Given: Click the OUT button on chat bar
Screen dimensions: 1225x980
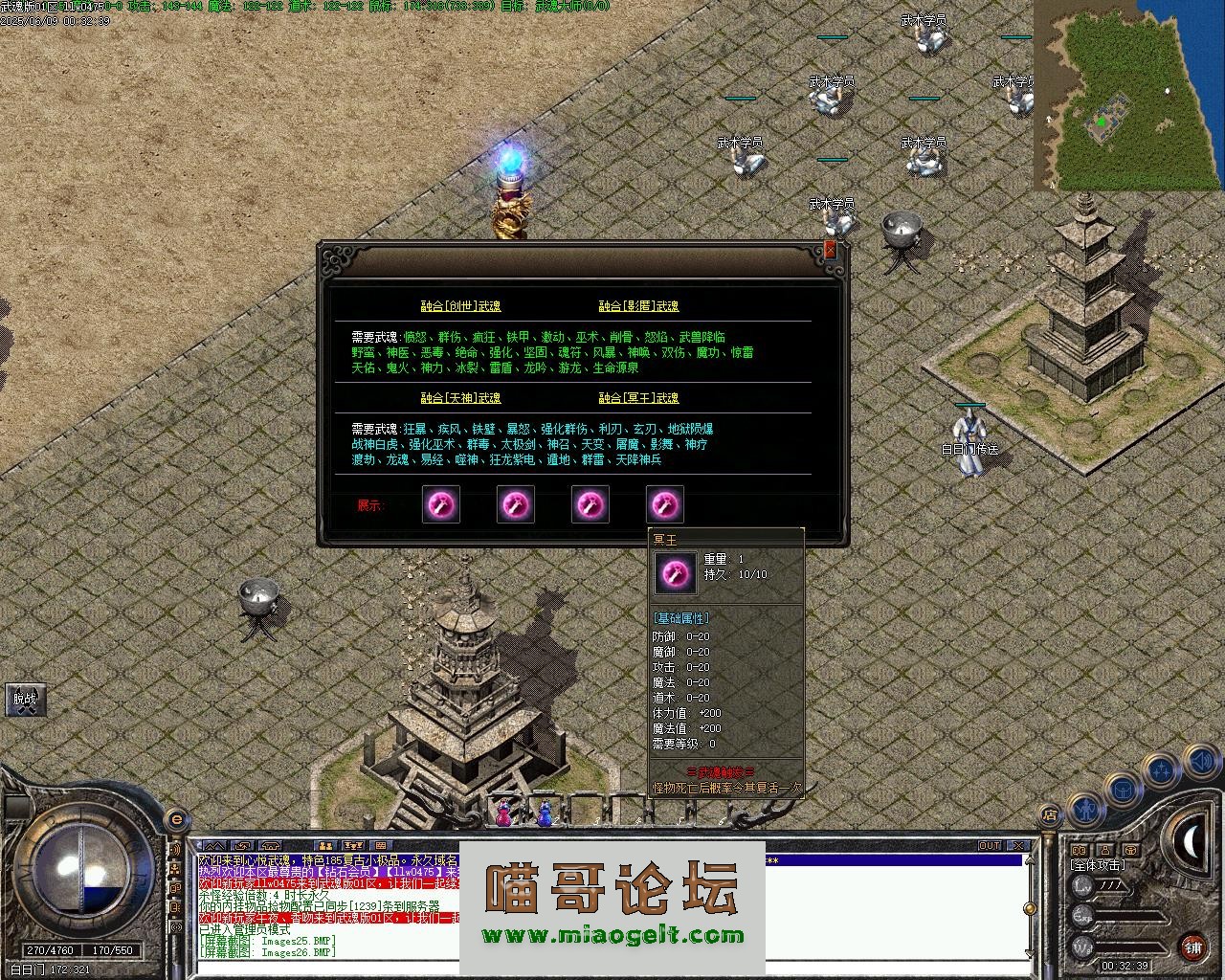Looking at the screenshot, I should [990, 846].
